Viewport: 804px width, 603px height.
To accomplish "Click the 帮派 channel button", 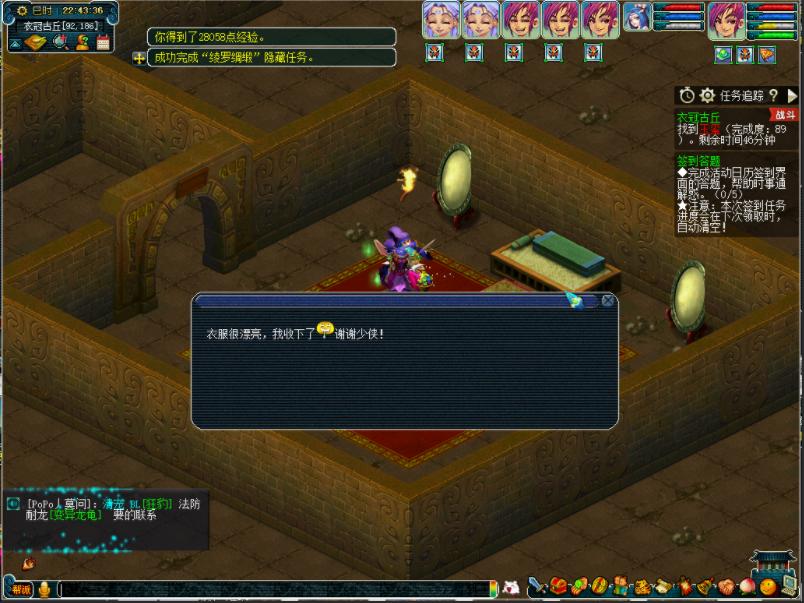I will point(21,589).
